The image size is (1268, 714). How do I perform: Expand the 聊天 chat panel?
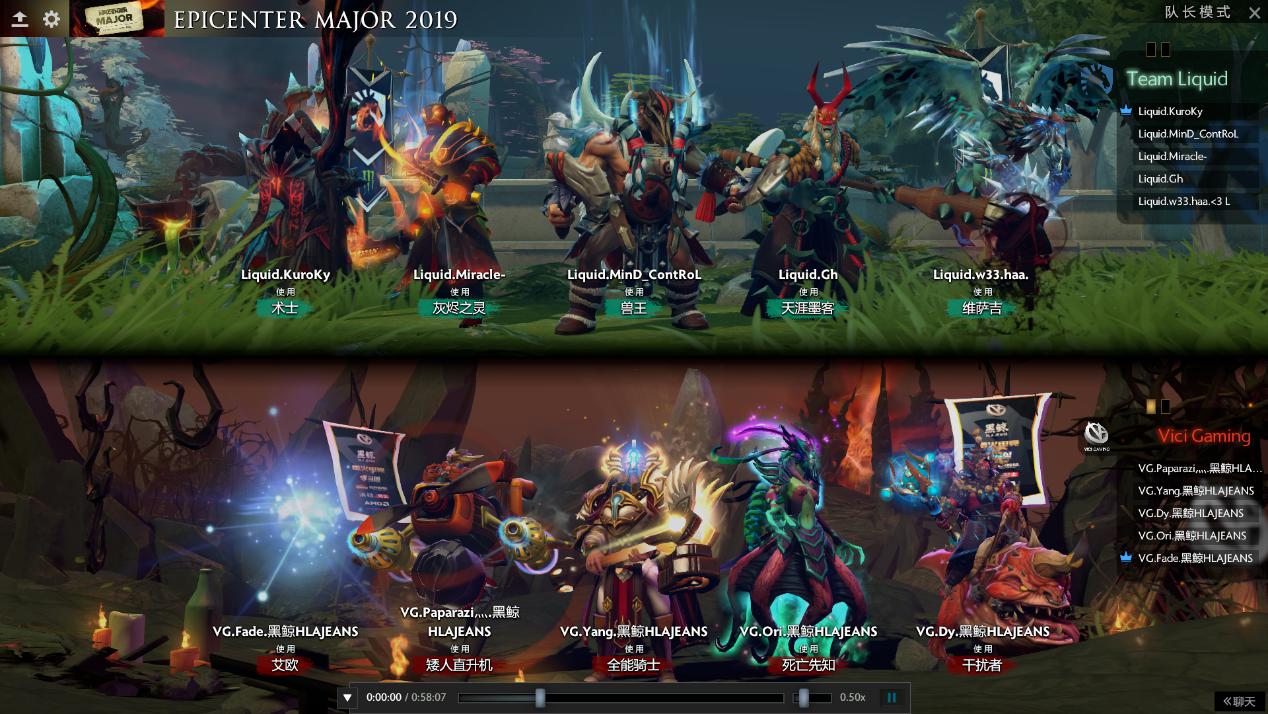tap(1238, 702)
